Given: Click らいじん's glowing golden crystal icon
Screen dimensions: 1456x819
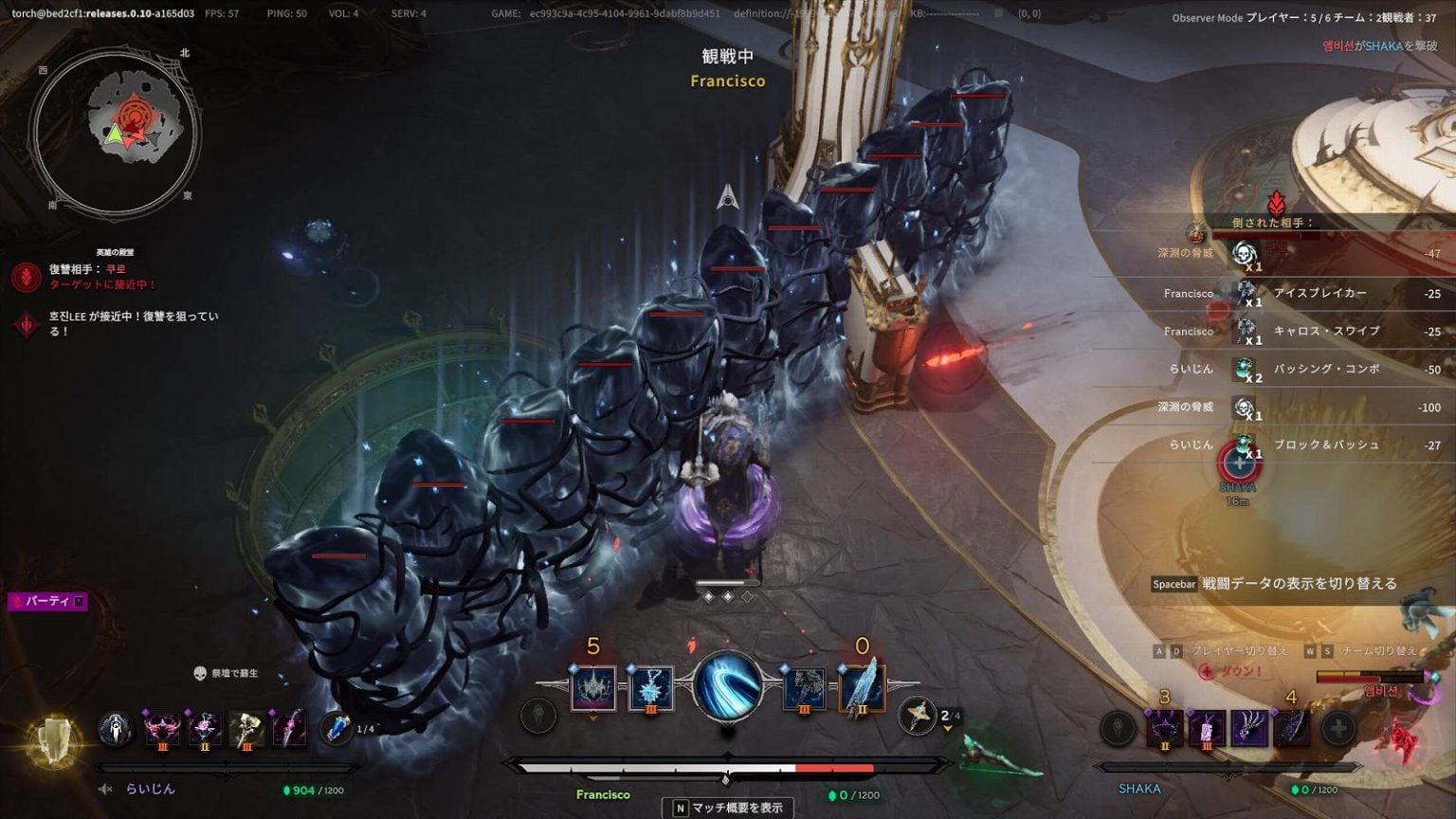Looking at the screenshot, I should 54,740.
